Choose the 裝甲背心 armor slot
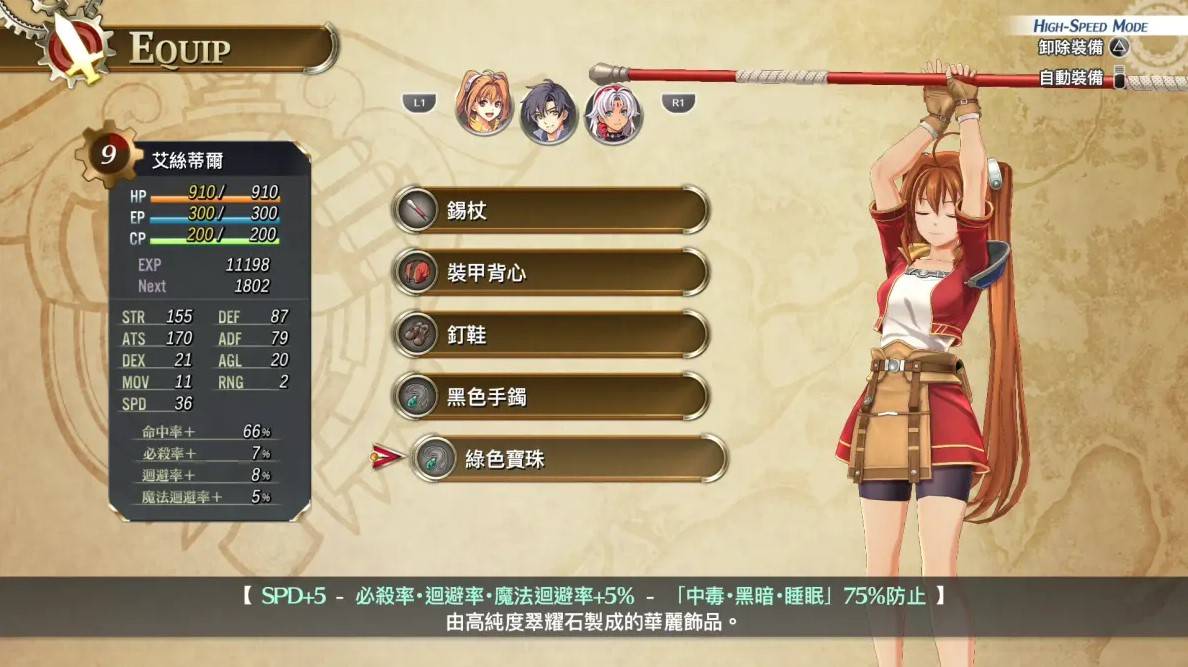 550,273
